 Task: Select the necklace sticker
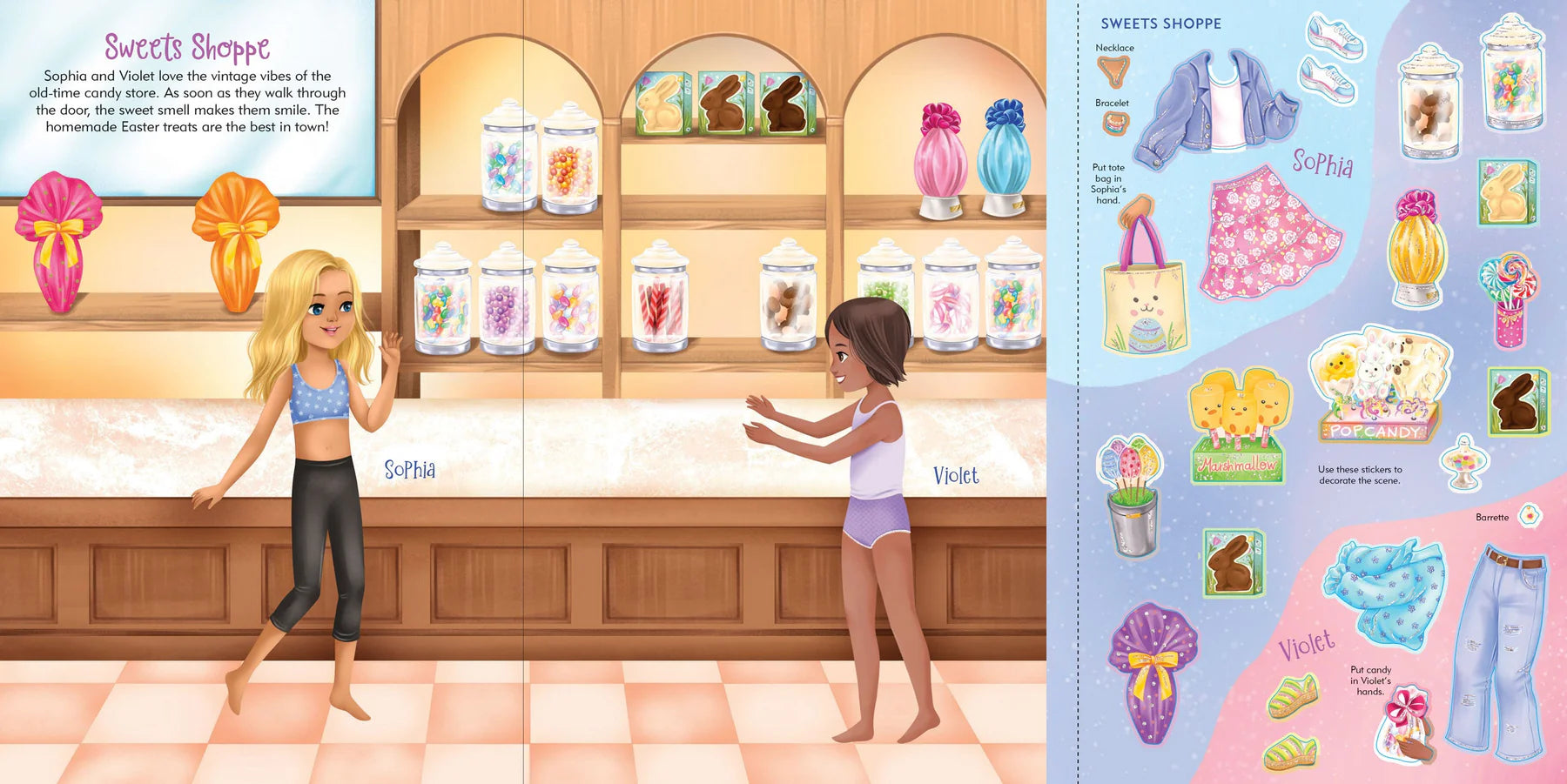(x=1113, y=70)
